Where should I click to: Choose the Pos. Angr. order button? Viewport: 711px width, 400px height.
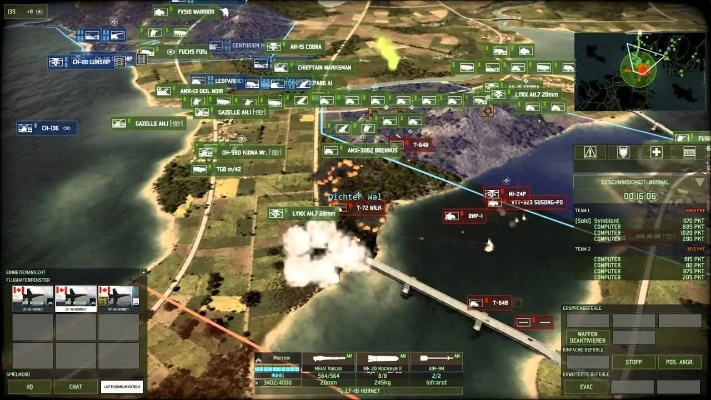(x=678, y=362)
